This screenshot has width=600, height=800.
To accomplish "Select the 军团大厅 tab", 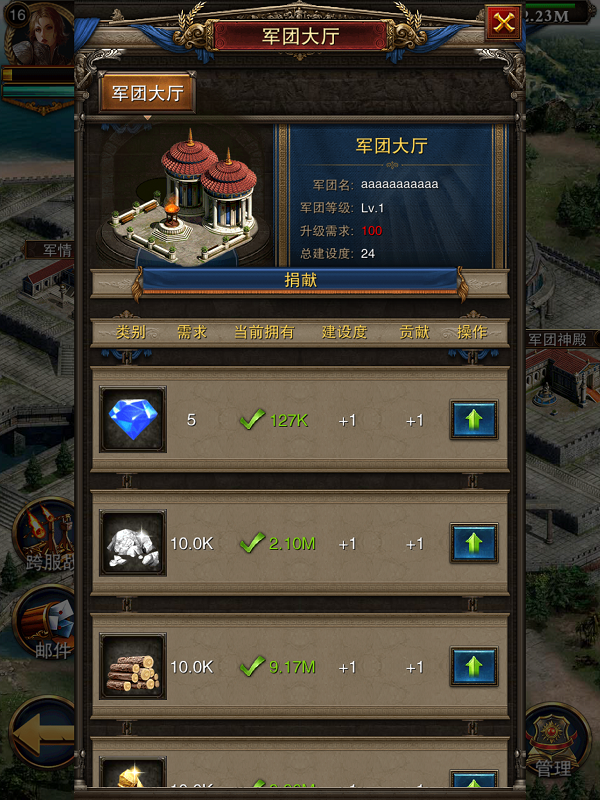I will click(x=147, y=94).
